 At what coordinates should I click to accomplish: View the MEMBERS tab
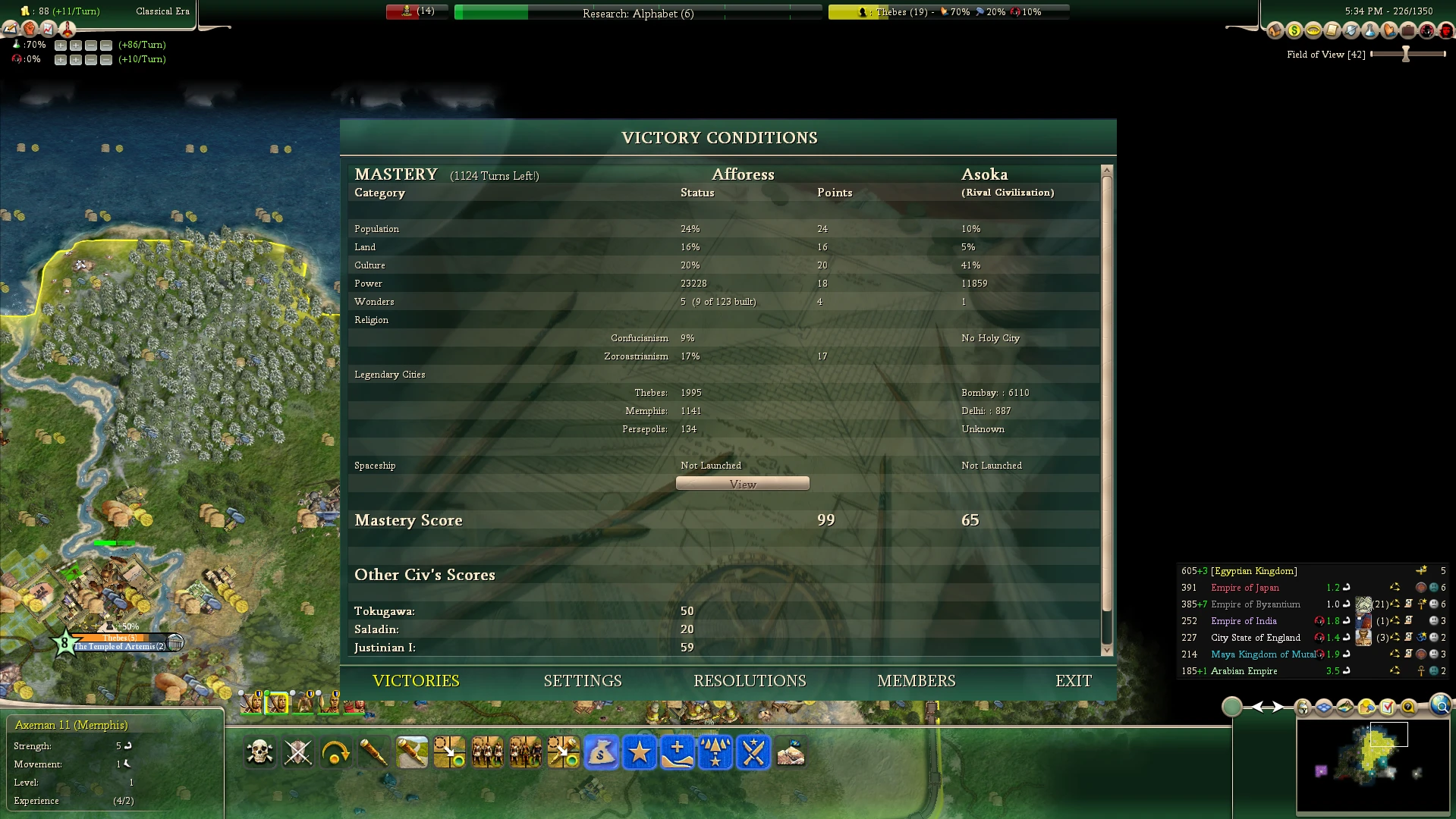point(917,681)
